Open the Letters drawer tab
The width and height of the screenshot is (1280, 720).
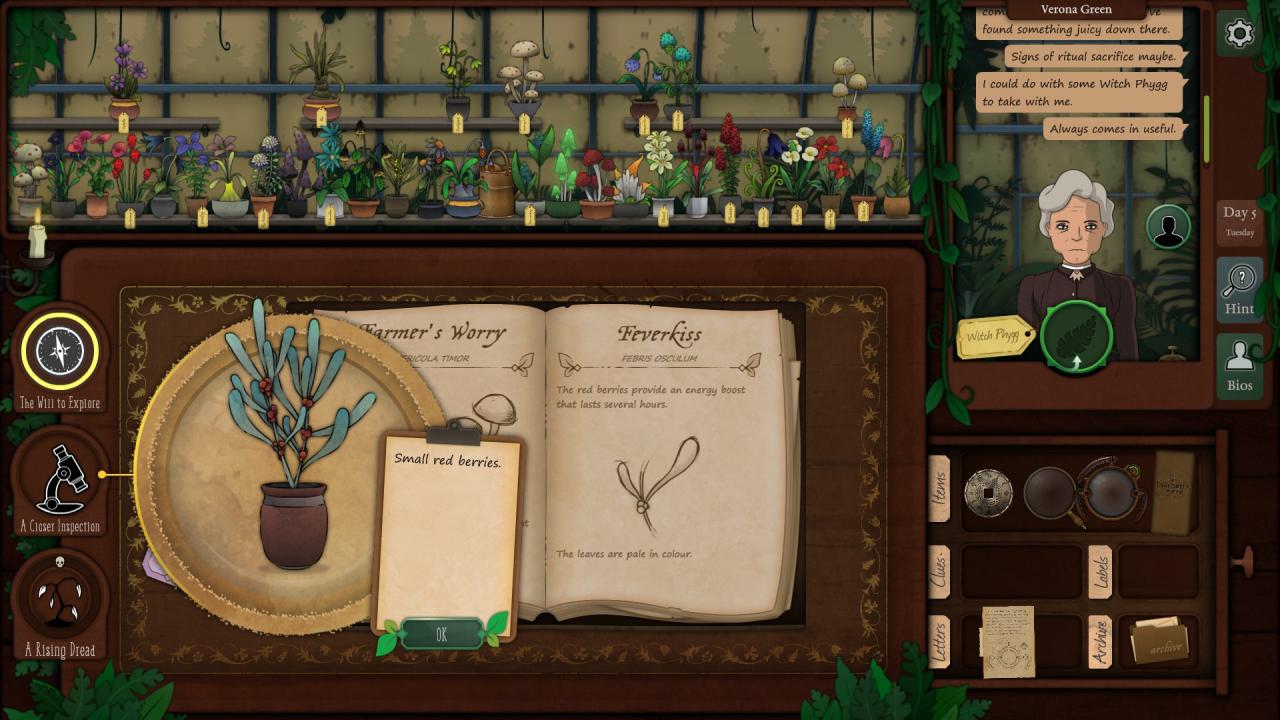click(940, 641)
